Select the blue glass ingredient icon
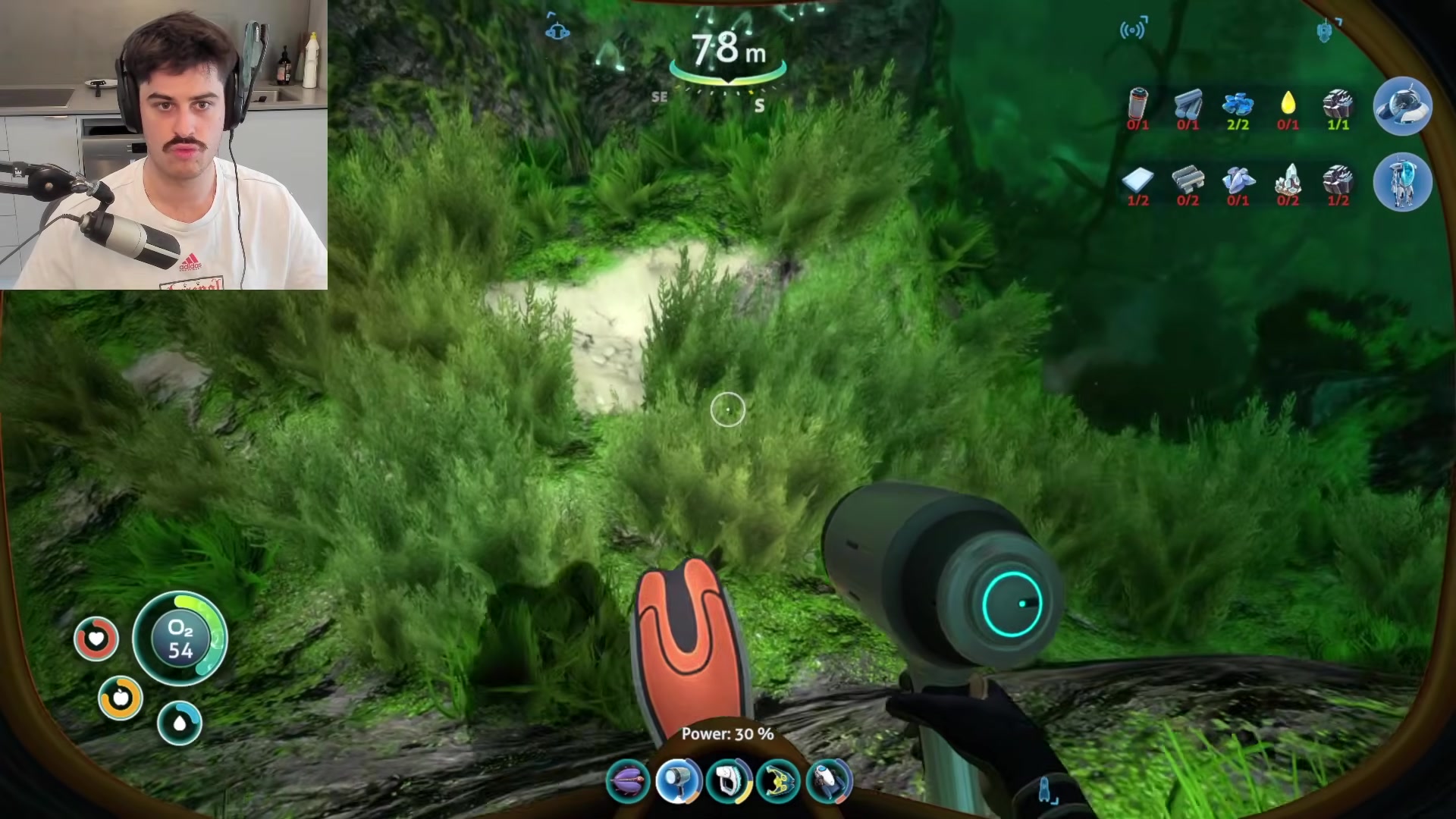The height and width of the screenshot is (819, 1456). [1238, 104]
